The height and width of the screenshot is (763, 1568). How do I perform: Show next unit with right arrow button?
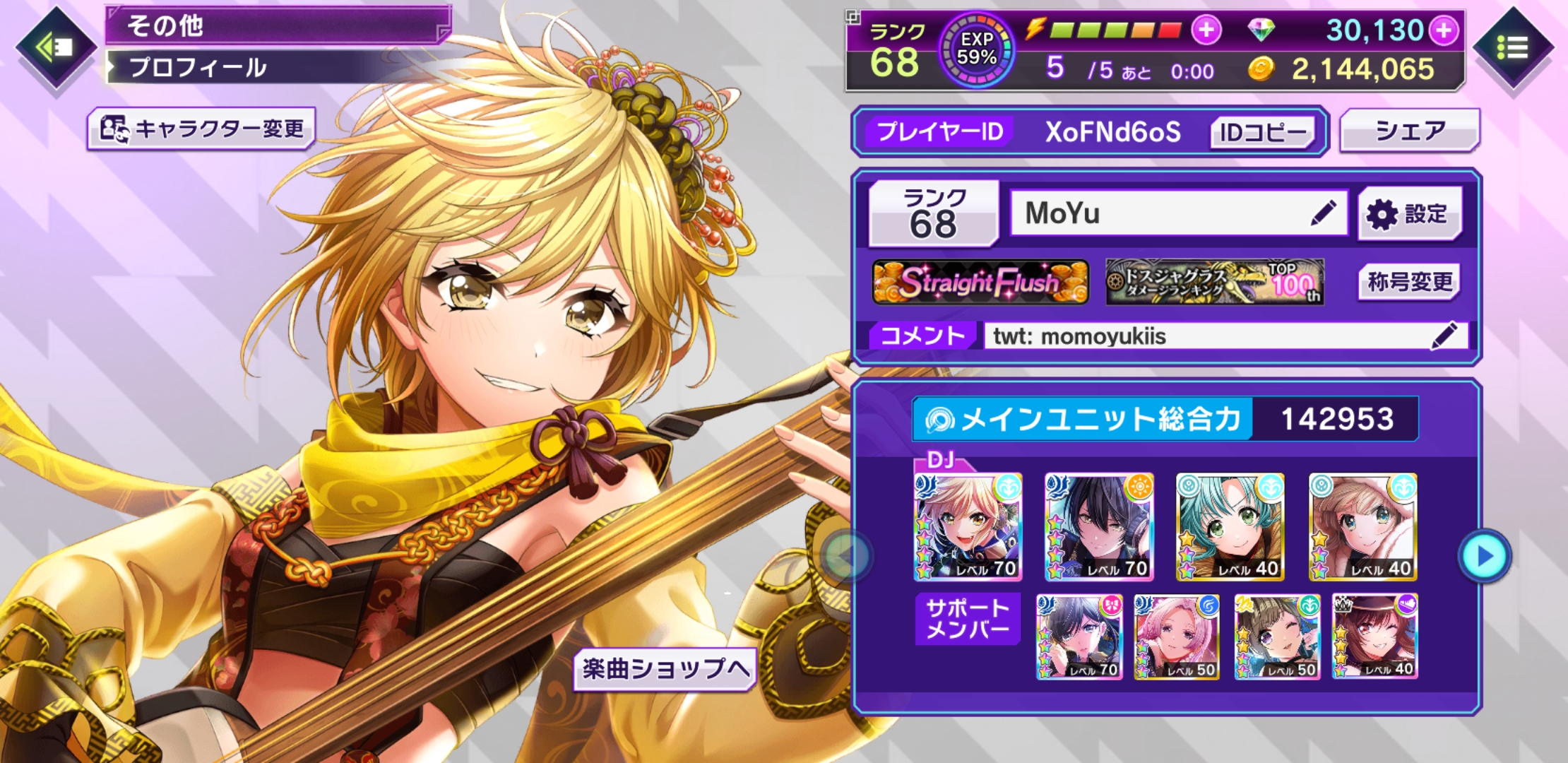(1485, 557)
